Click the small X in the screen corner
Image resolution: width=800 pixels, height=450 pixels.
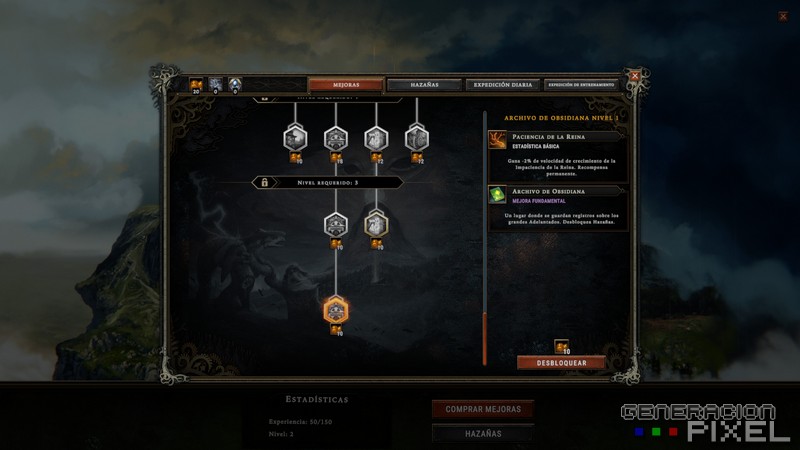pyautogui.click(x=782, y=15)
